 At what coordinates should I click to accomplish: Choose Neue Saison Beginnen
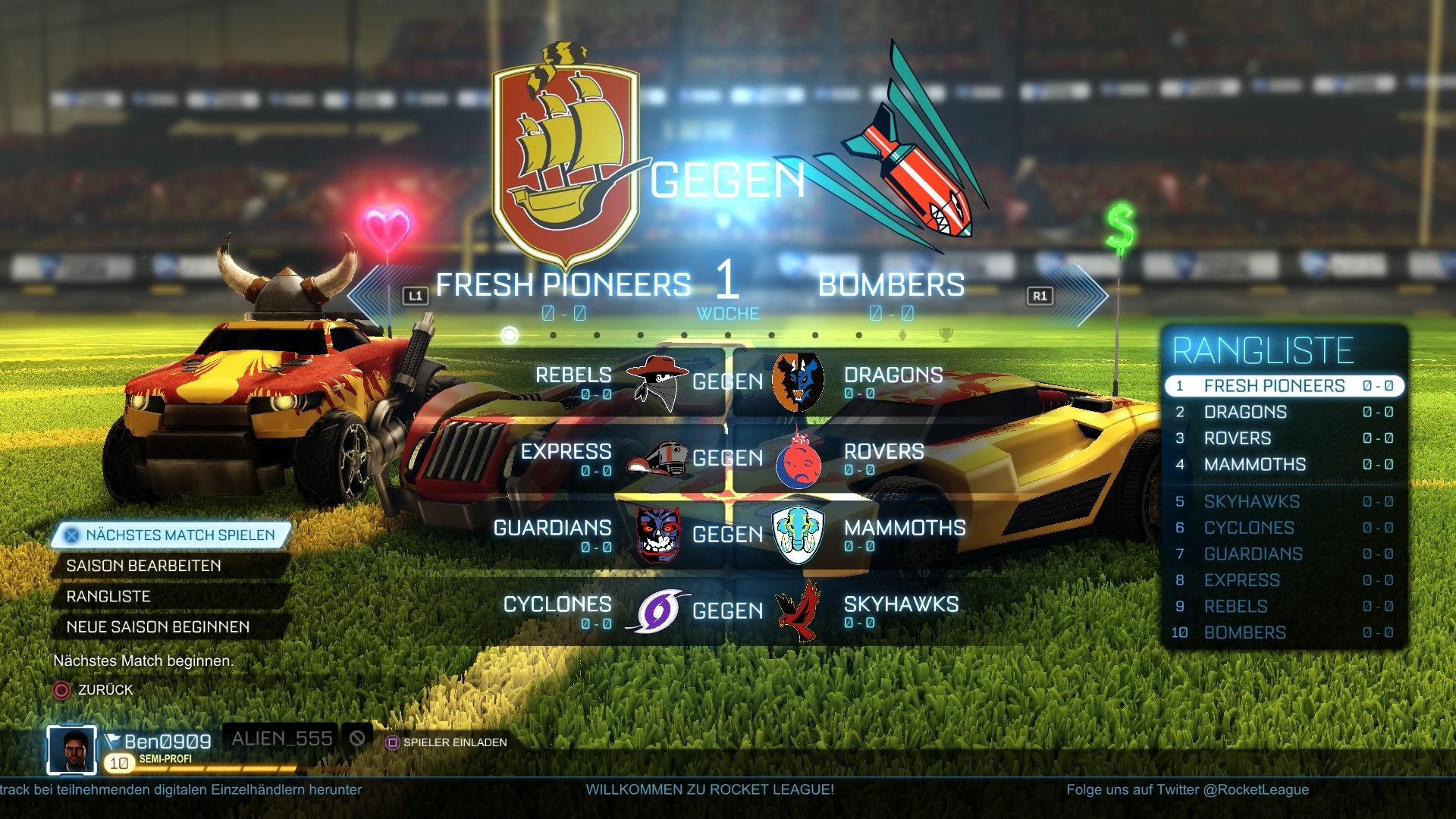157,627
